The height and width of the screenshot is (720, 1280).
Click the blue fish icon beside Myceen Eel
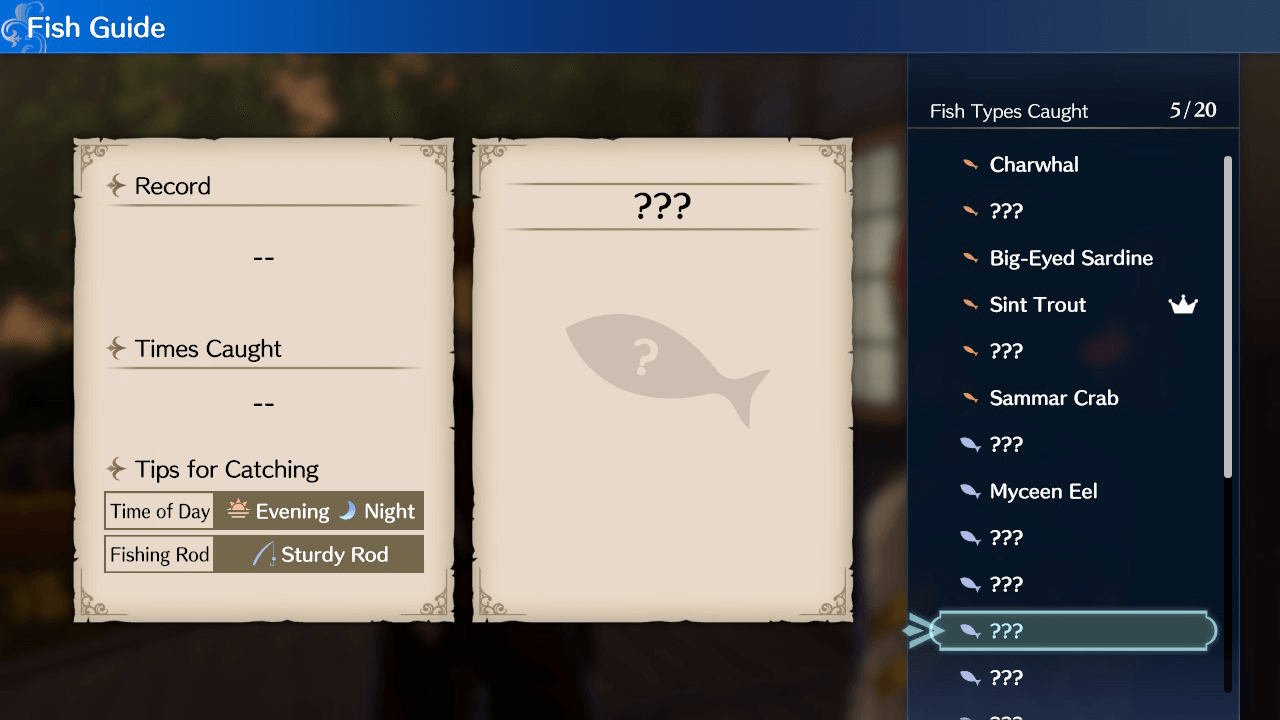click(x=969, y=491)
